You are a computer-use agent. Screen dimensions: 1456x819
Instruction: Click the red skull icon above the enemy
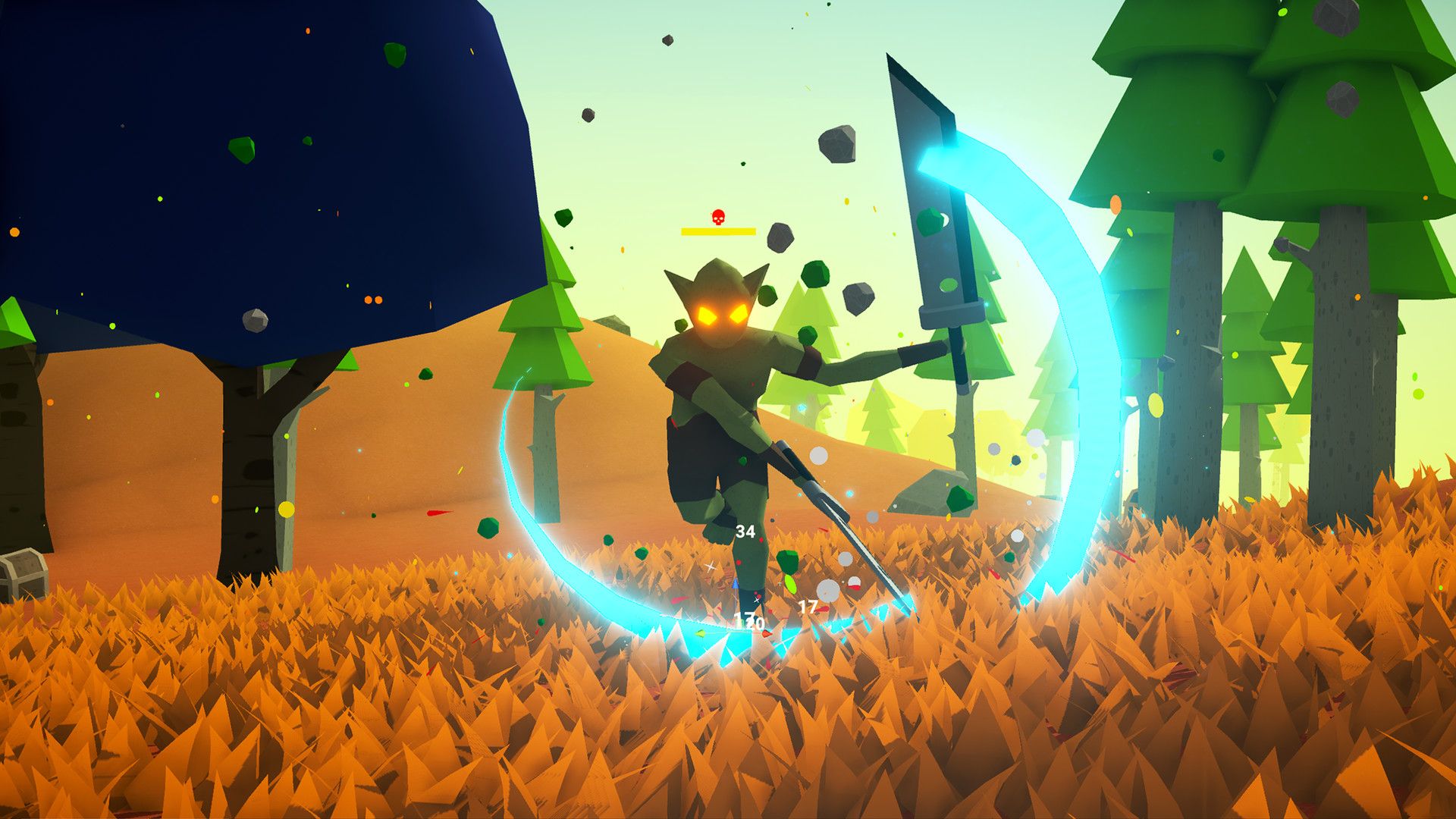(x=718, y=217)
